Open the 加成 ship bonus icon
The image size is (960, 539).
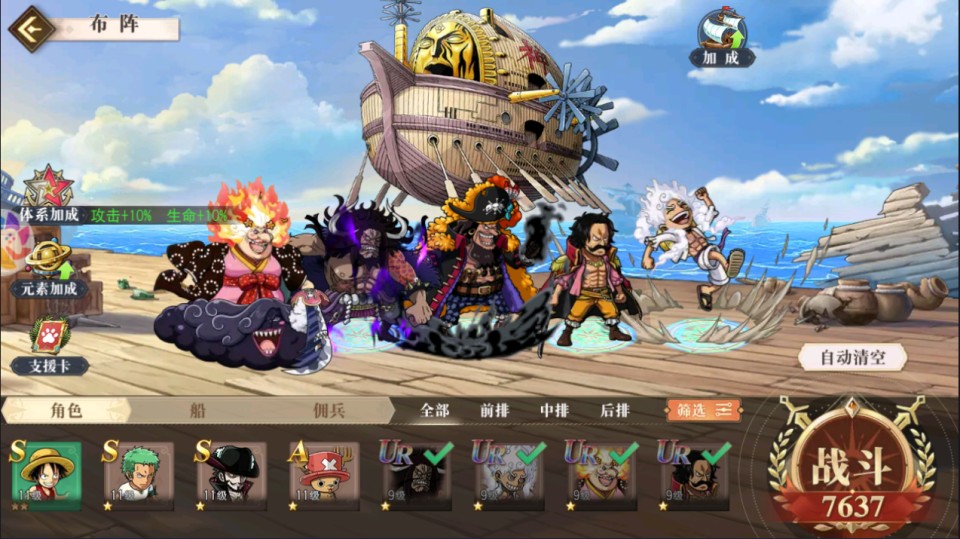coord(722,37)
